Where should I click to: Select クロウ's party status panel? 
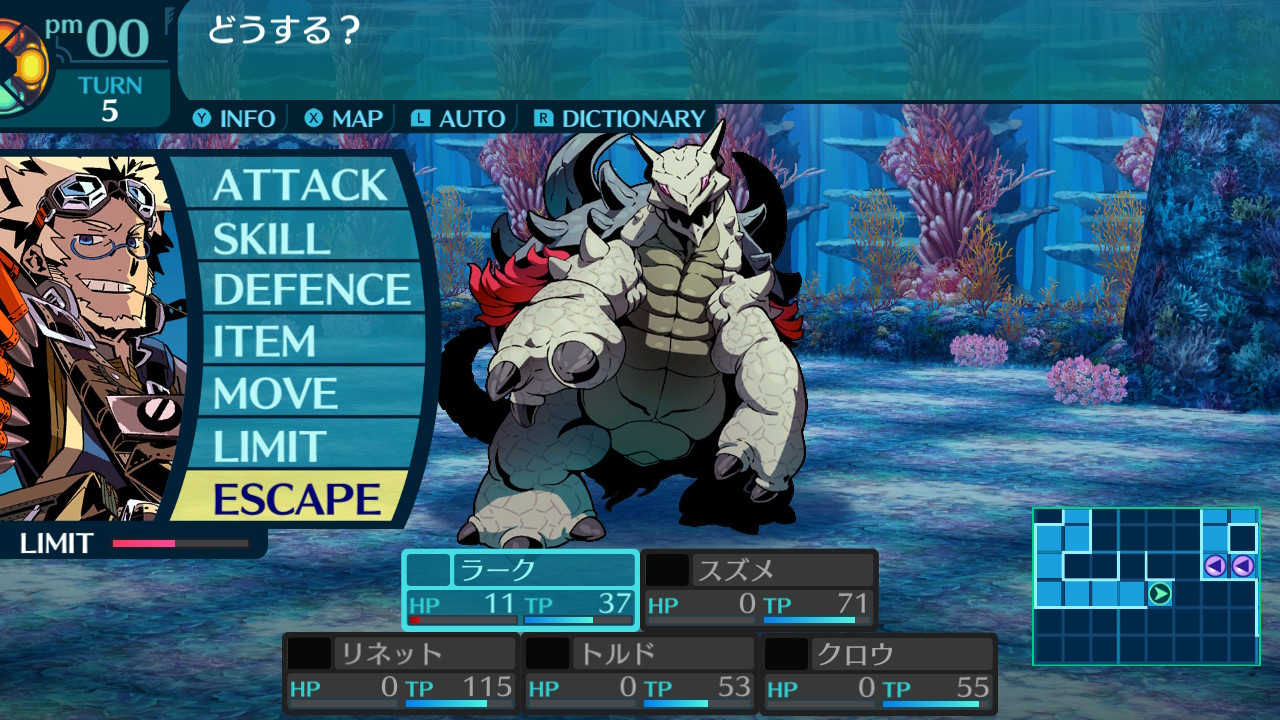click(879, 673)
